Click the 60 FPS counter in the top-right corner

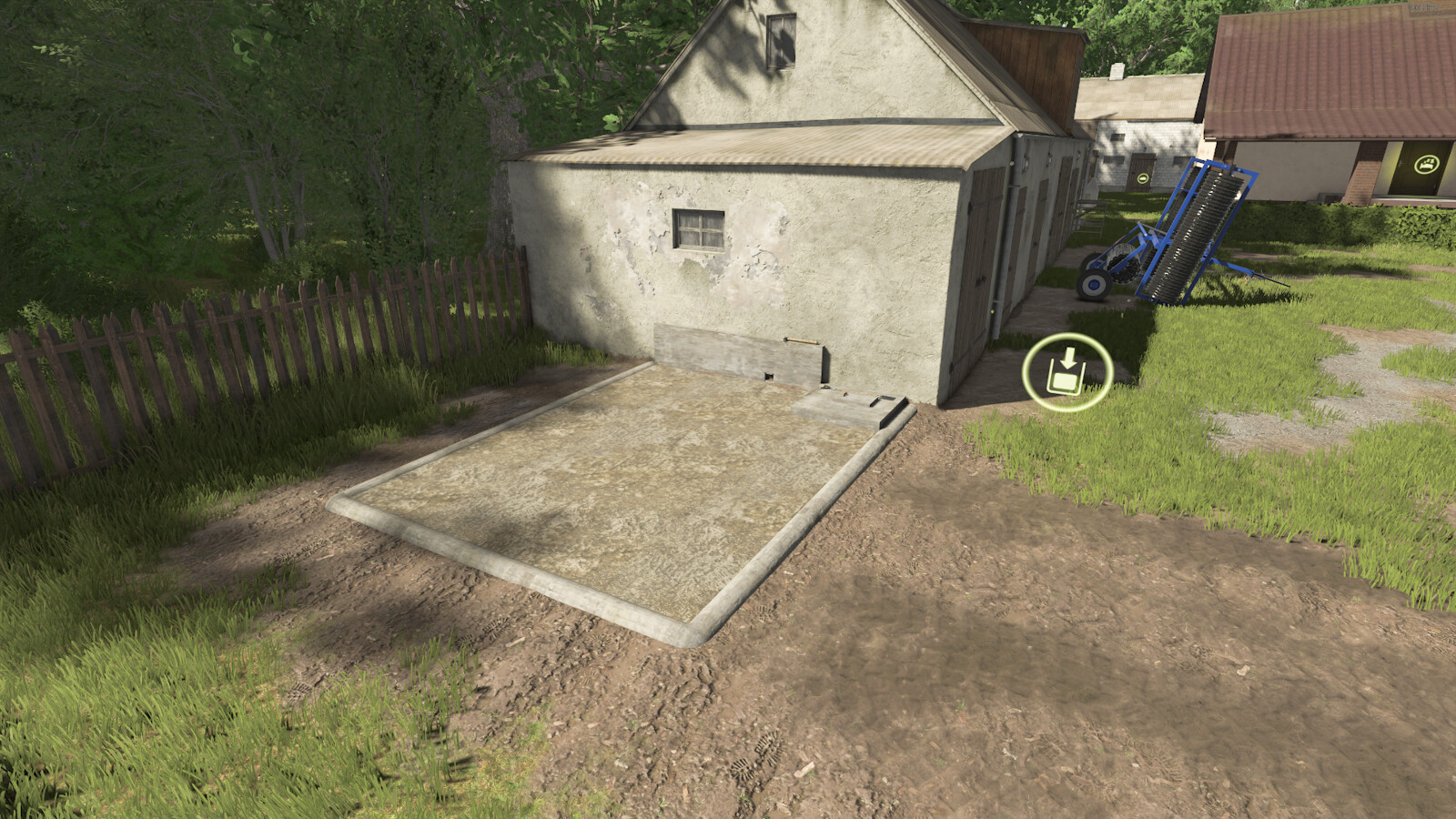coord(1422,7)
